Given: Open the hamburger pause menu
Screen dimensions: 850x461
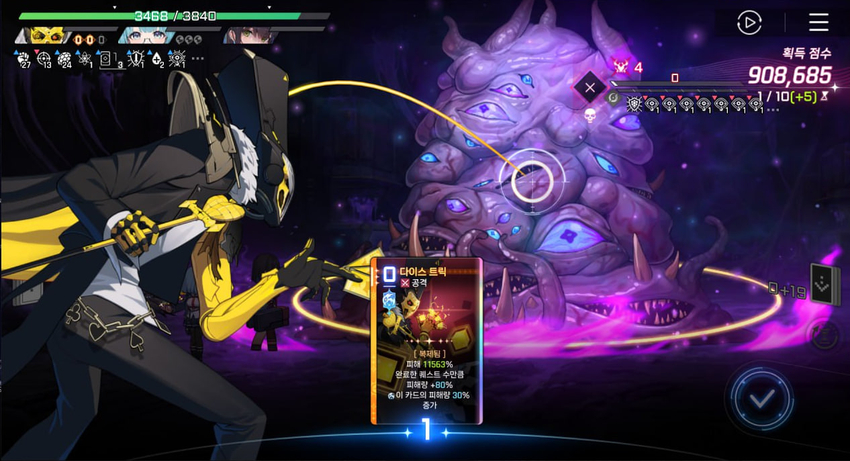Looking at the screenshot, I should point(818,22).
